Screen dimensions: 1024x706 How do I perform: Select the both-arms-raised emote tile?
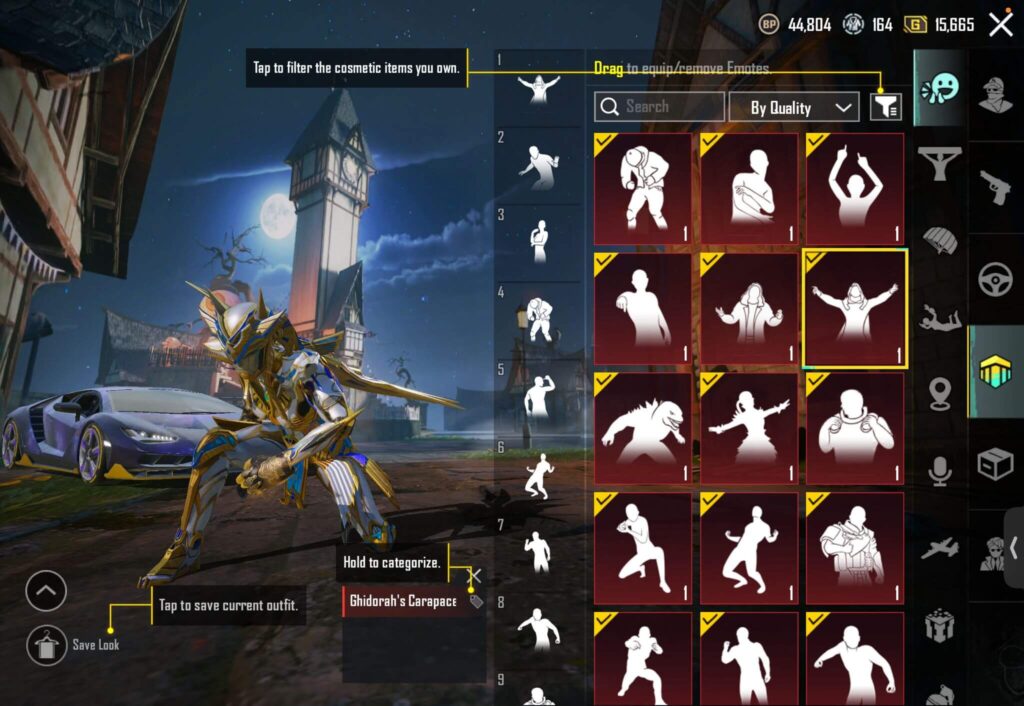coord(855,189)
